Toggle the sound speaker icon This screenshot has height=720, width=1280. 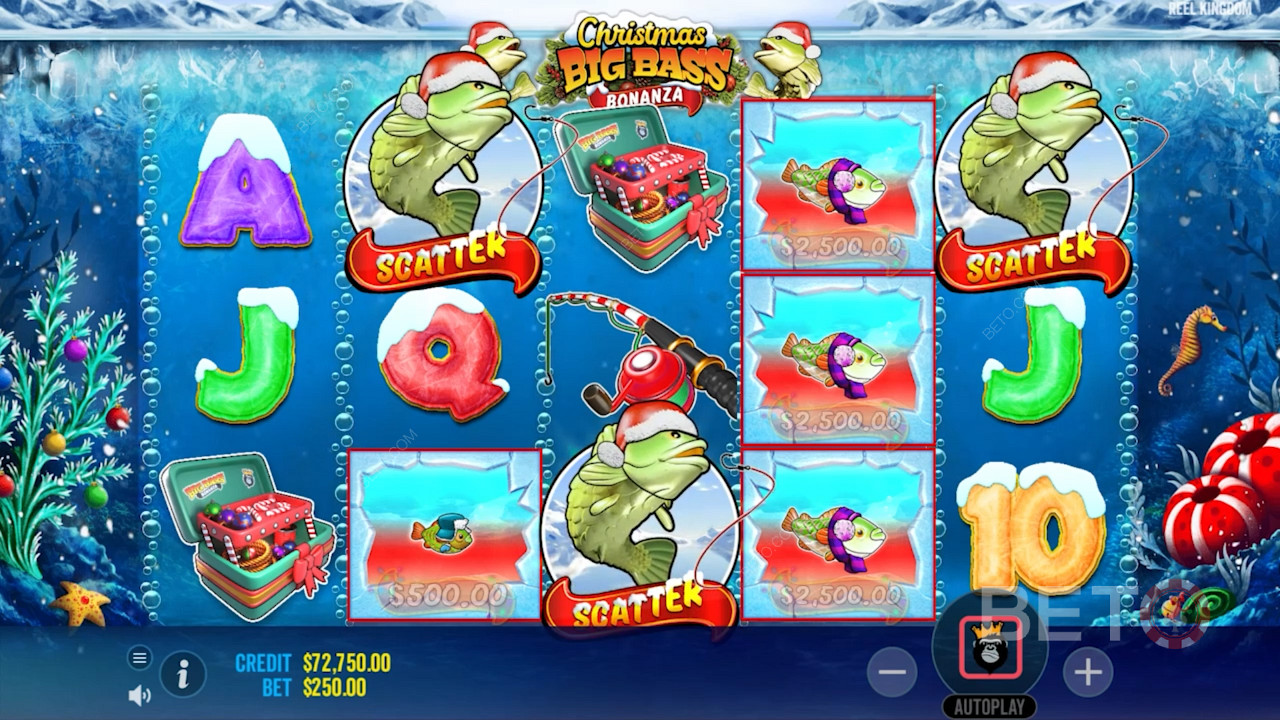[140, 694]
